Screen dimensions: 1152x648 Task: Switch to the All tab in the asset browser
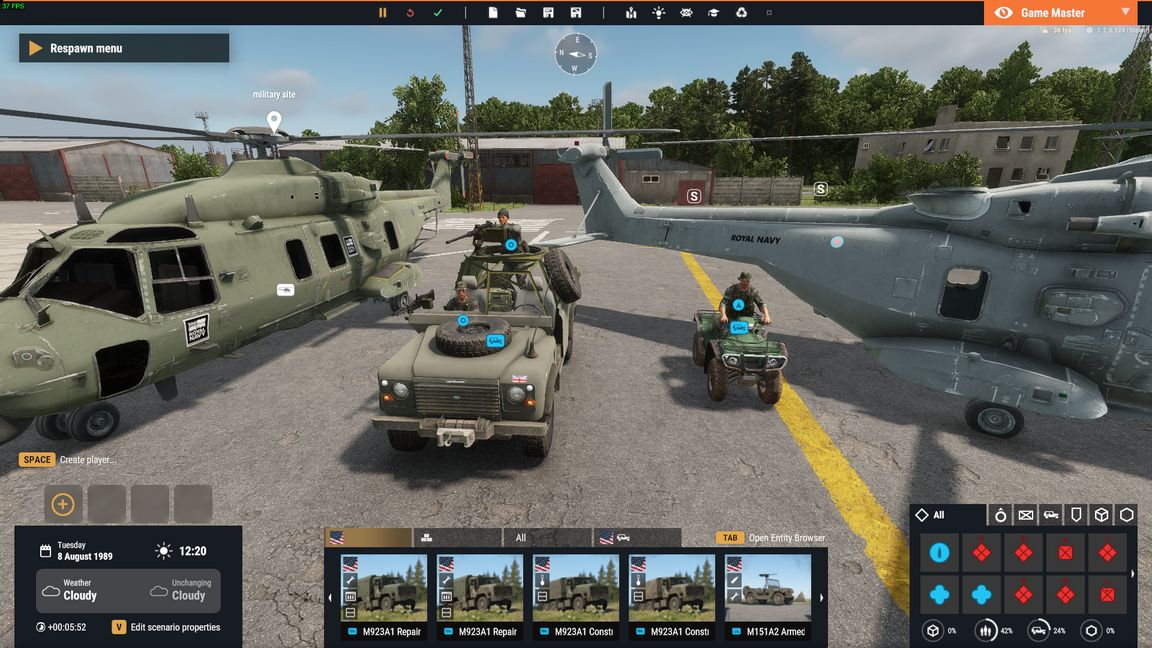[x=521, y=538]
